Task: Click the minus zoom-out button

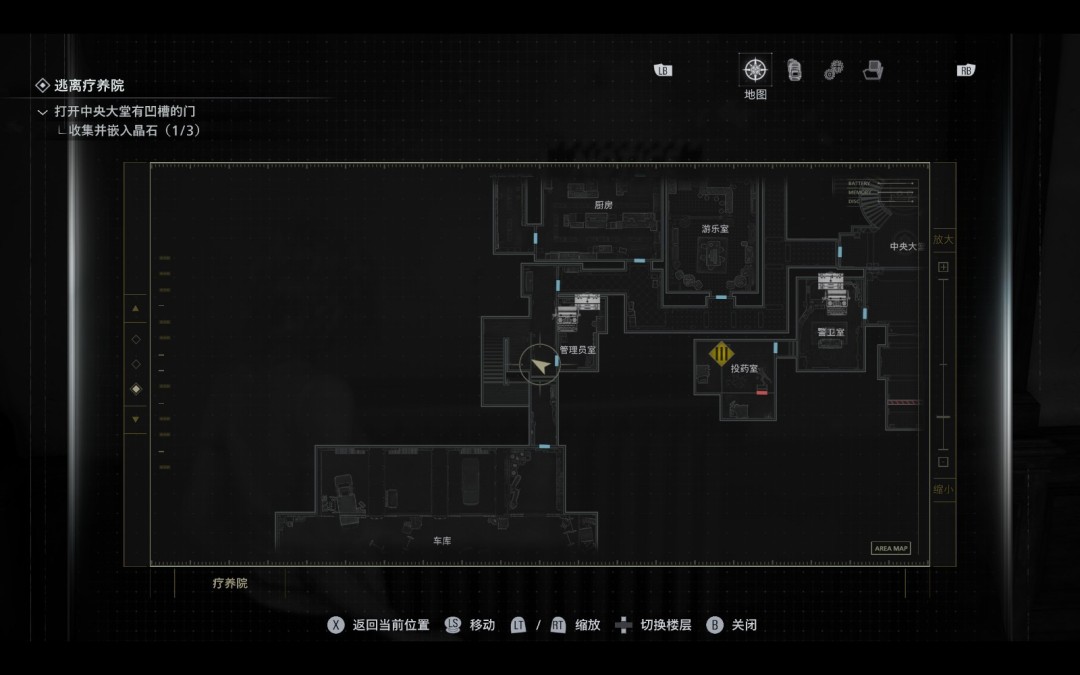Action: tap(943, 462)
